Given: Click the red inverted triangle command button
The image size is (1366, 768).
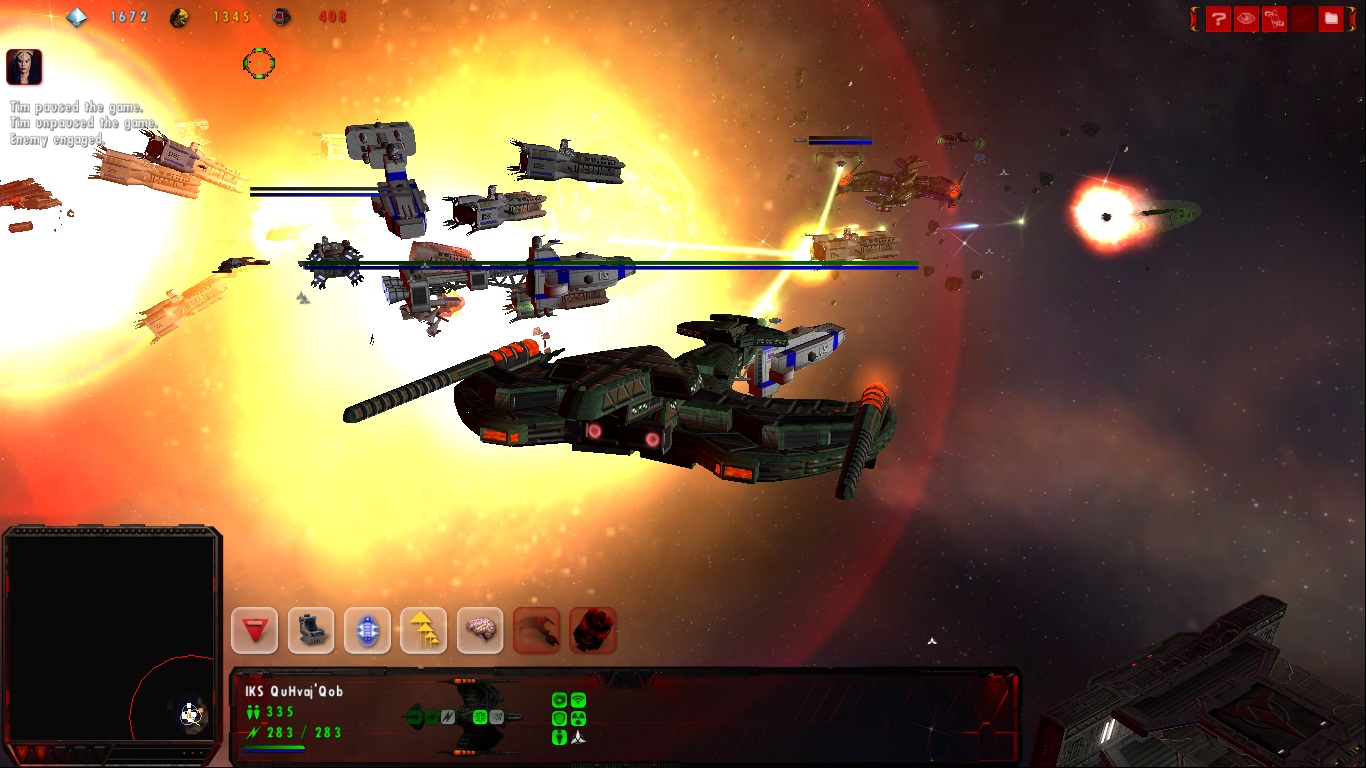Looking at the screenshot, I should pyautogui.click(x=254, y=631).
